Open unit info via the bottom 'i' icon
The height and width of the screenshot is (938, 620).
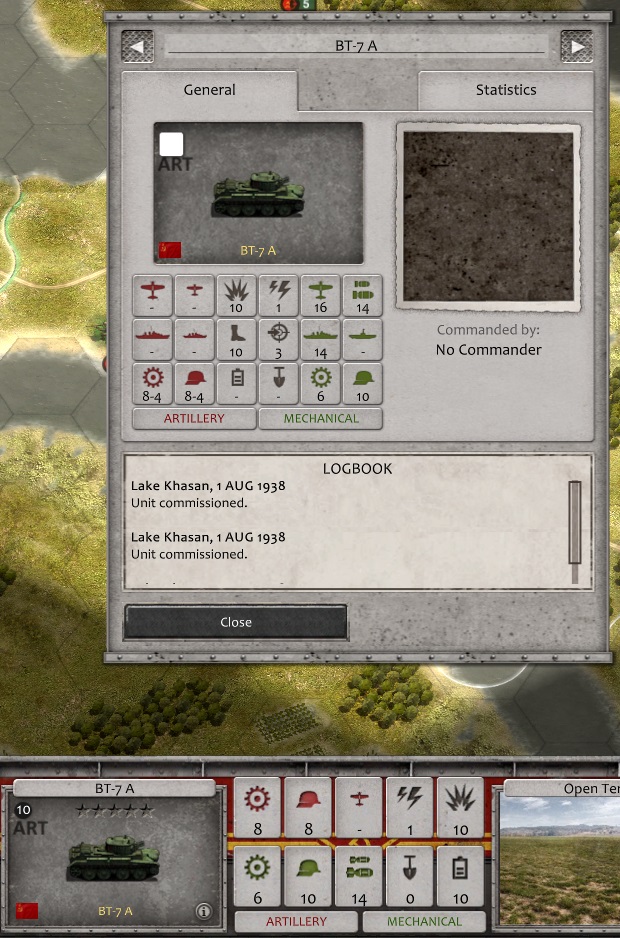tap(203, 911)
